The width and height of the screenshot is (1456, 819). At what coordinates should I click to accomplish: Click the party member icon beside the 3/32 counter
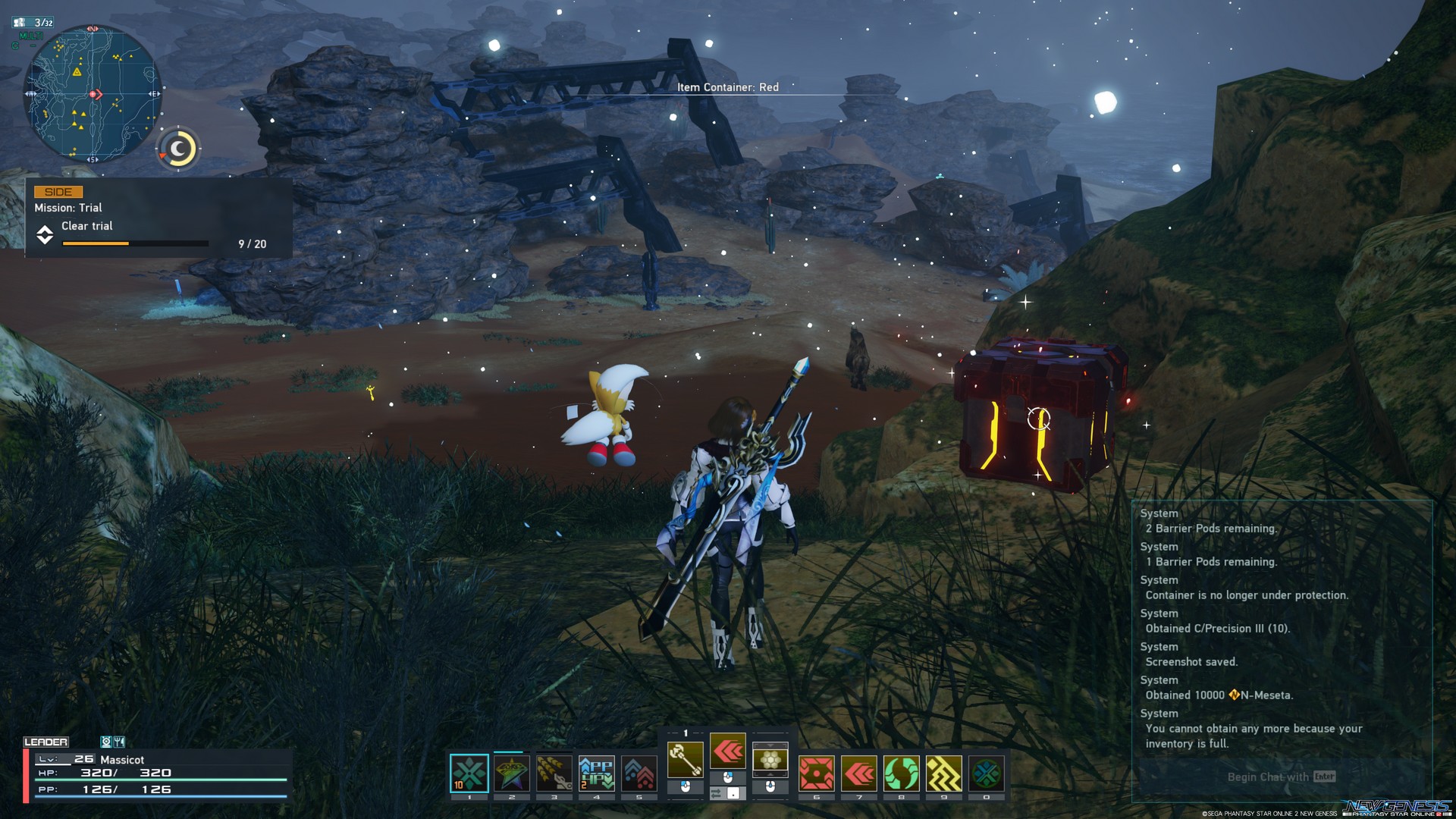20,23
